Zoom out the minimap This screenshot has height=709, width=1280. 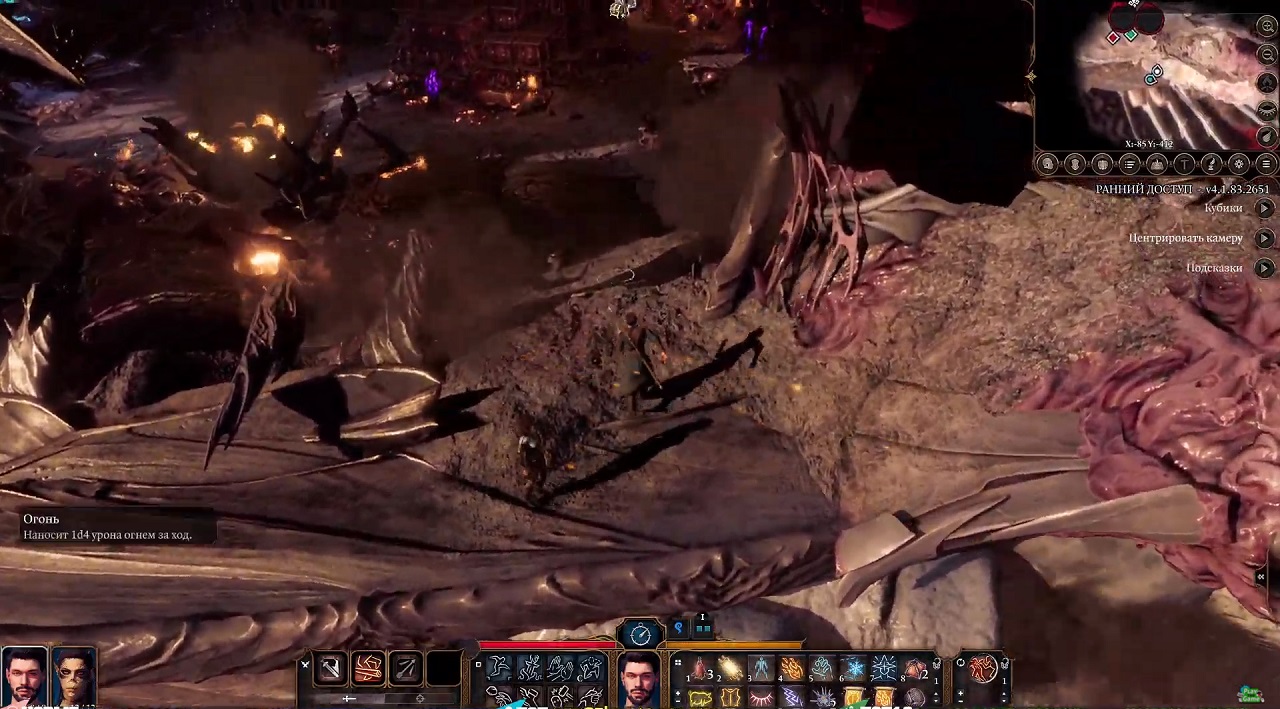(1268, 54)
